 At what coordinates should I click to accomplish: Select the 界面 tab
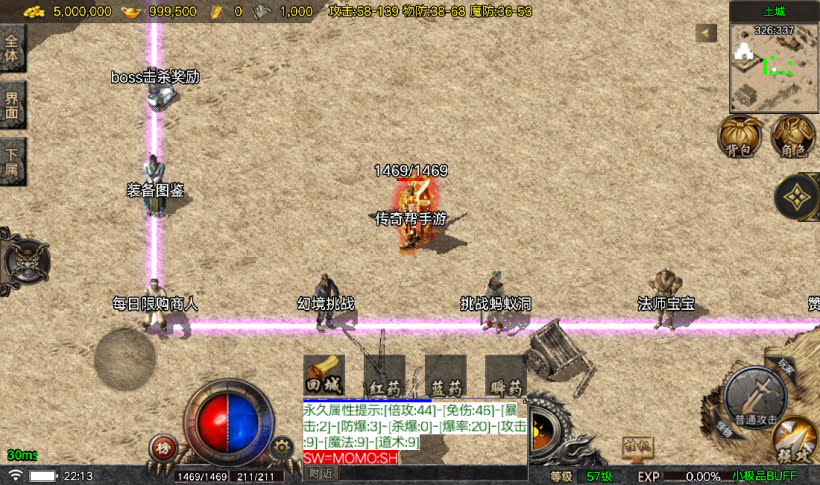12,106
